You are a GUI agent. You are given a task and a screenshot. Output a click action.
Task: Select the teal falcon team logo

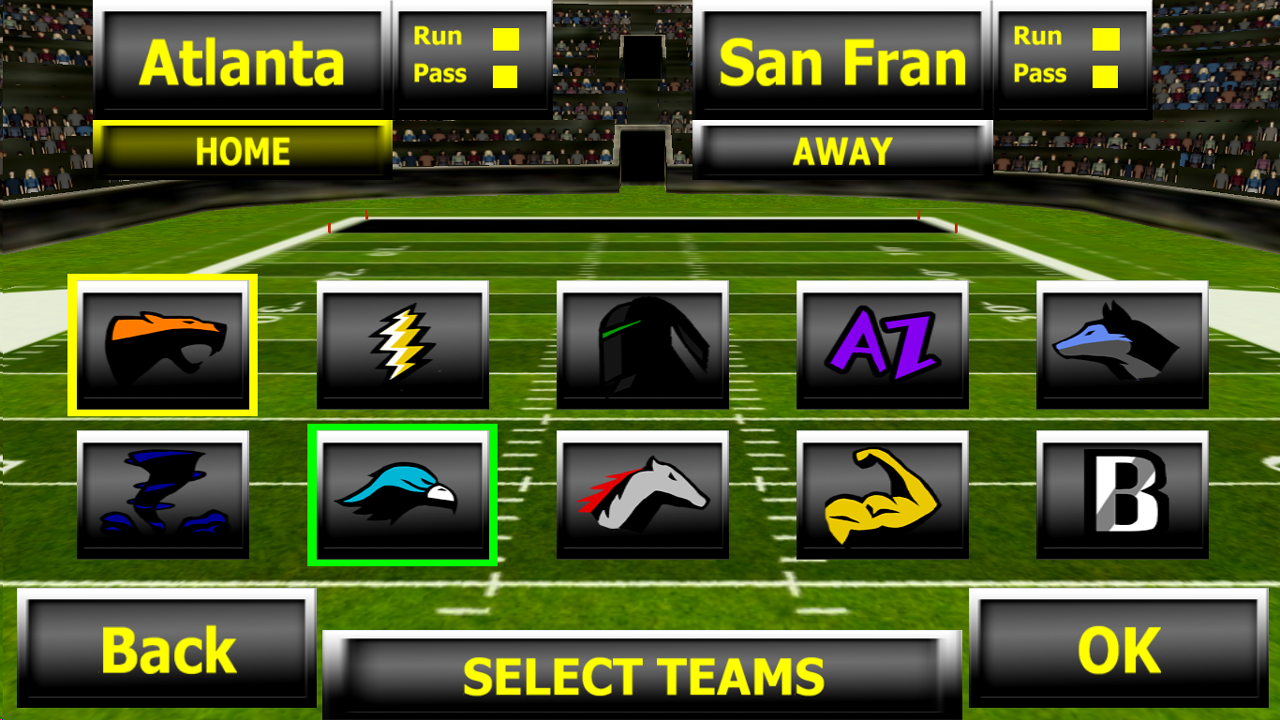coord(403,492)
